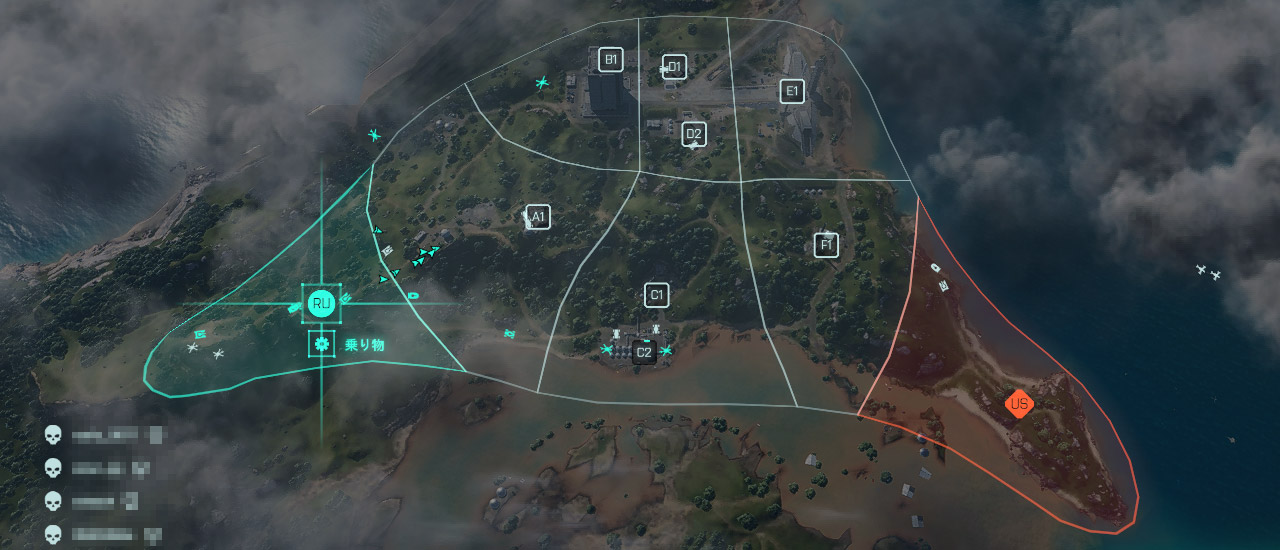The image size is (1280, 550).
Task: Select objective marker B1
Action: click(610, 59)
